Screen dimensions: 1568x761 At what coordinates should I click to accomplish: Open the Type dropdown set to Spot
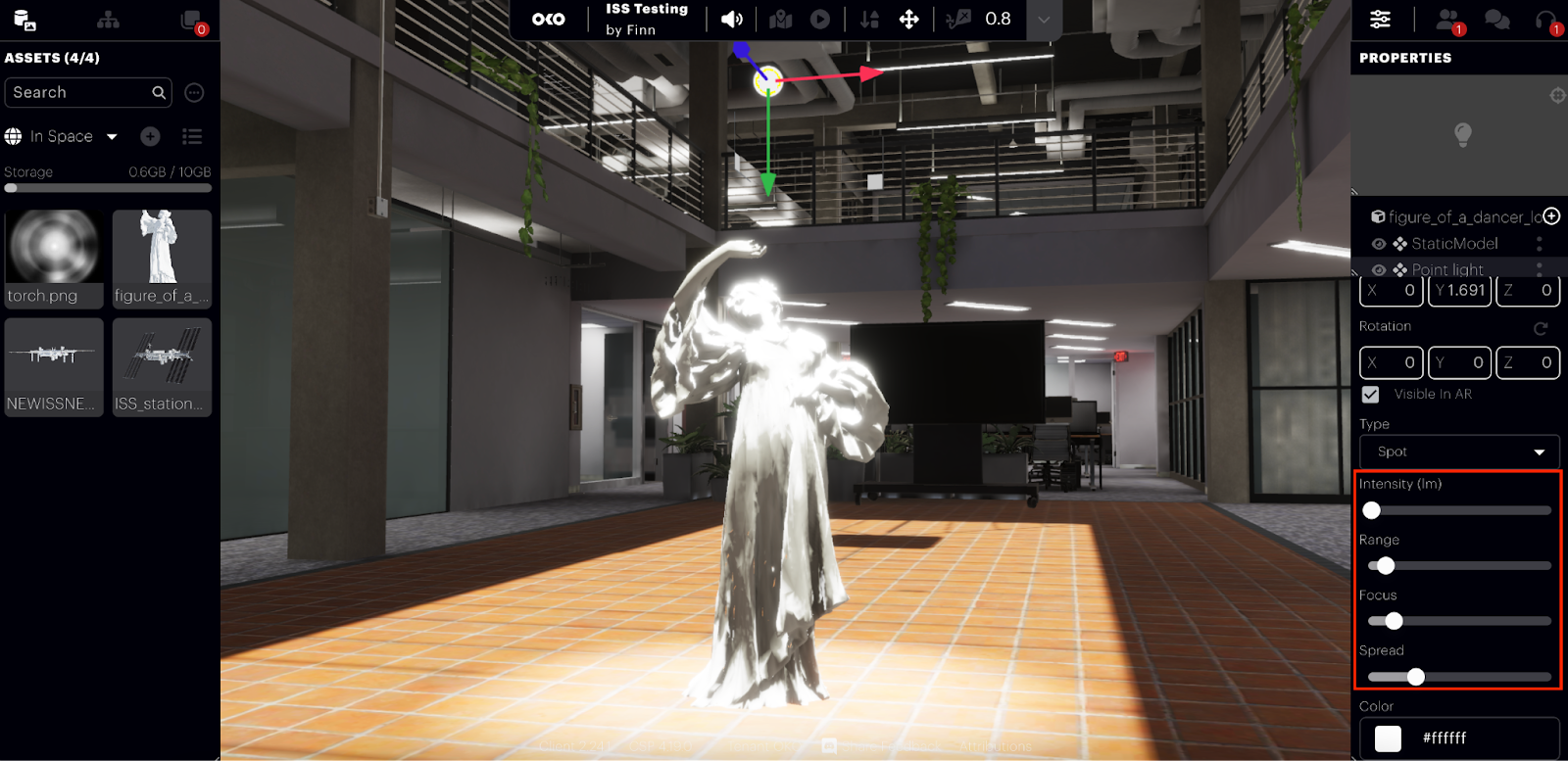pos(1458,452)
